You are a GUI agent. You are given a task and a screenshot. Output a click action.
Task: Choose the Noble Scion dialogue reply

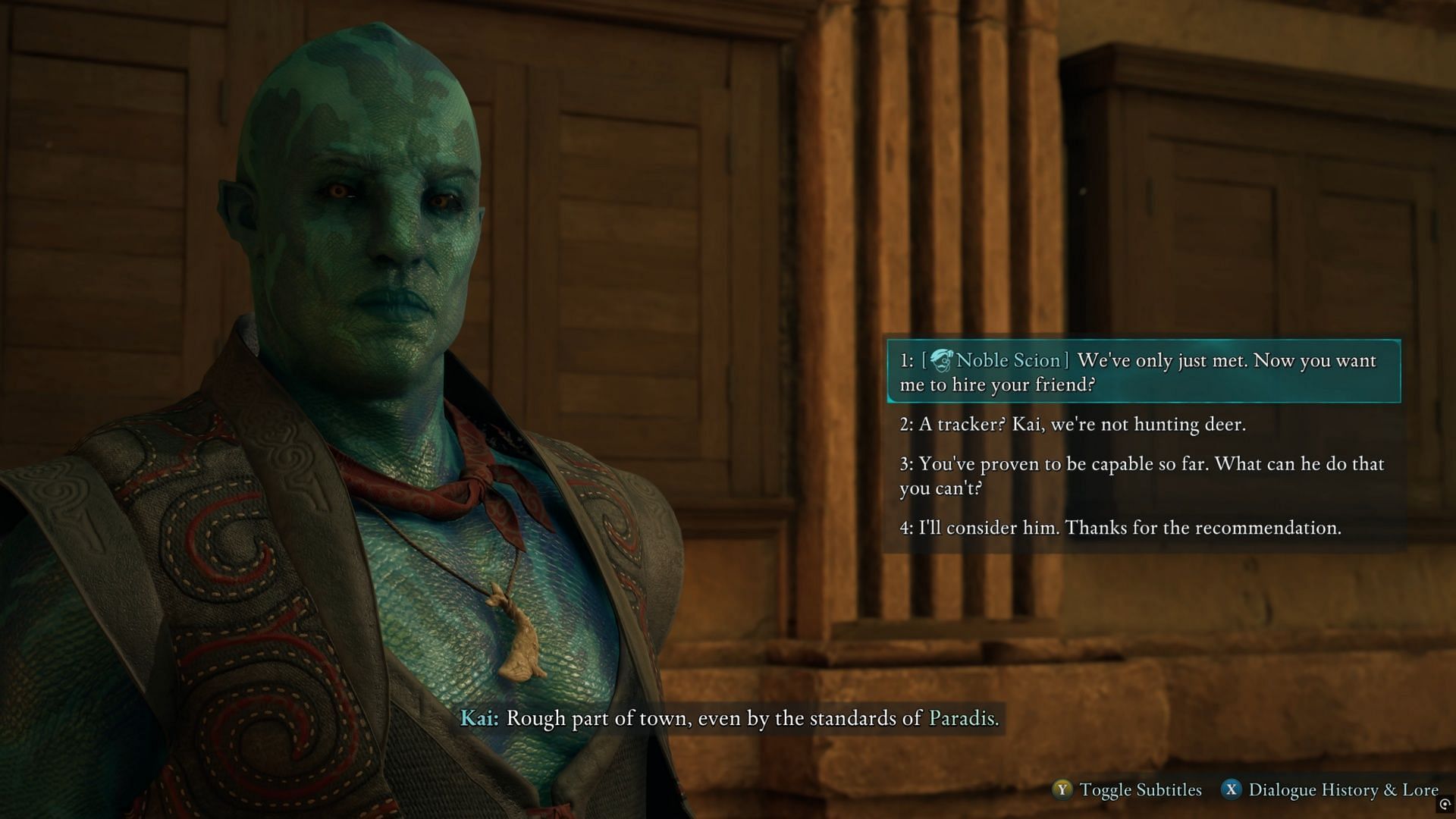pyautogui.click(x=1143, y=372)
